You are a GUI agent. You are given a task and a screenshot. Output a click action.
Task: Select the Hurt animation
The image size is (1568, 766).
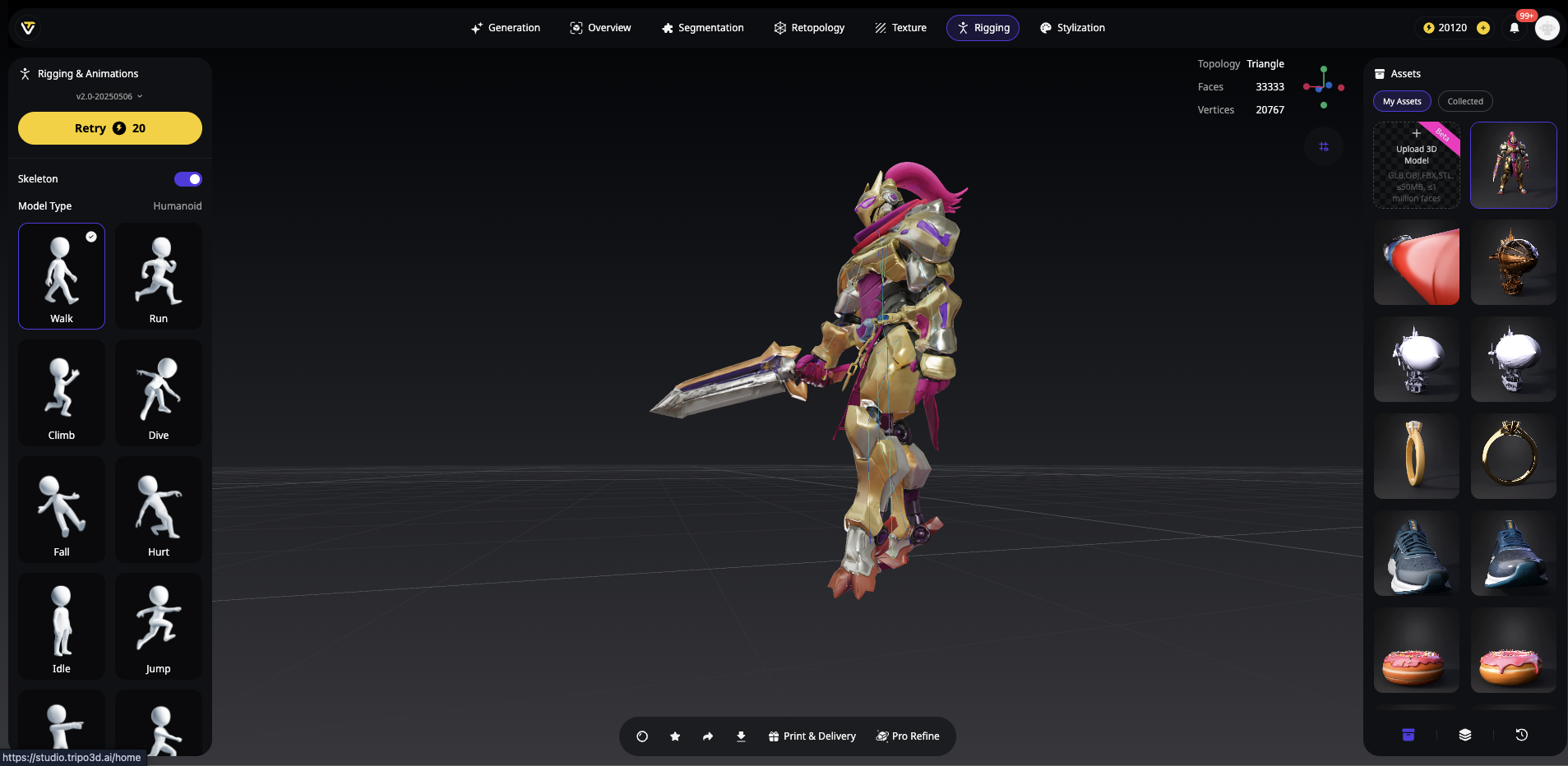click(159, 510)
